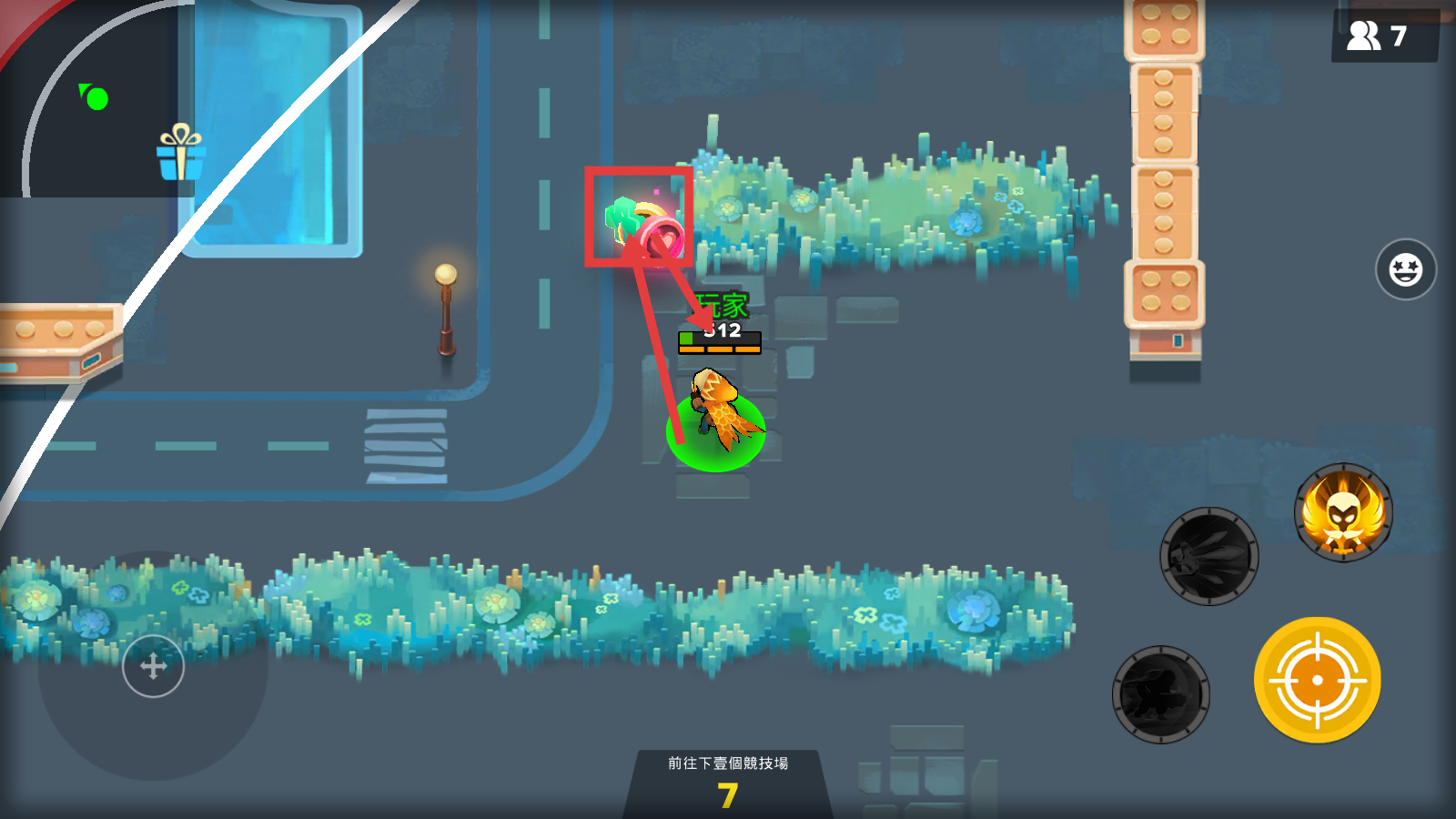The width and height of the screenshot is (1456, 819).
Task: Tap the yellow crosshair attack button
Action: point(1317,680)
